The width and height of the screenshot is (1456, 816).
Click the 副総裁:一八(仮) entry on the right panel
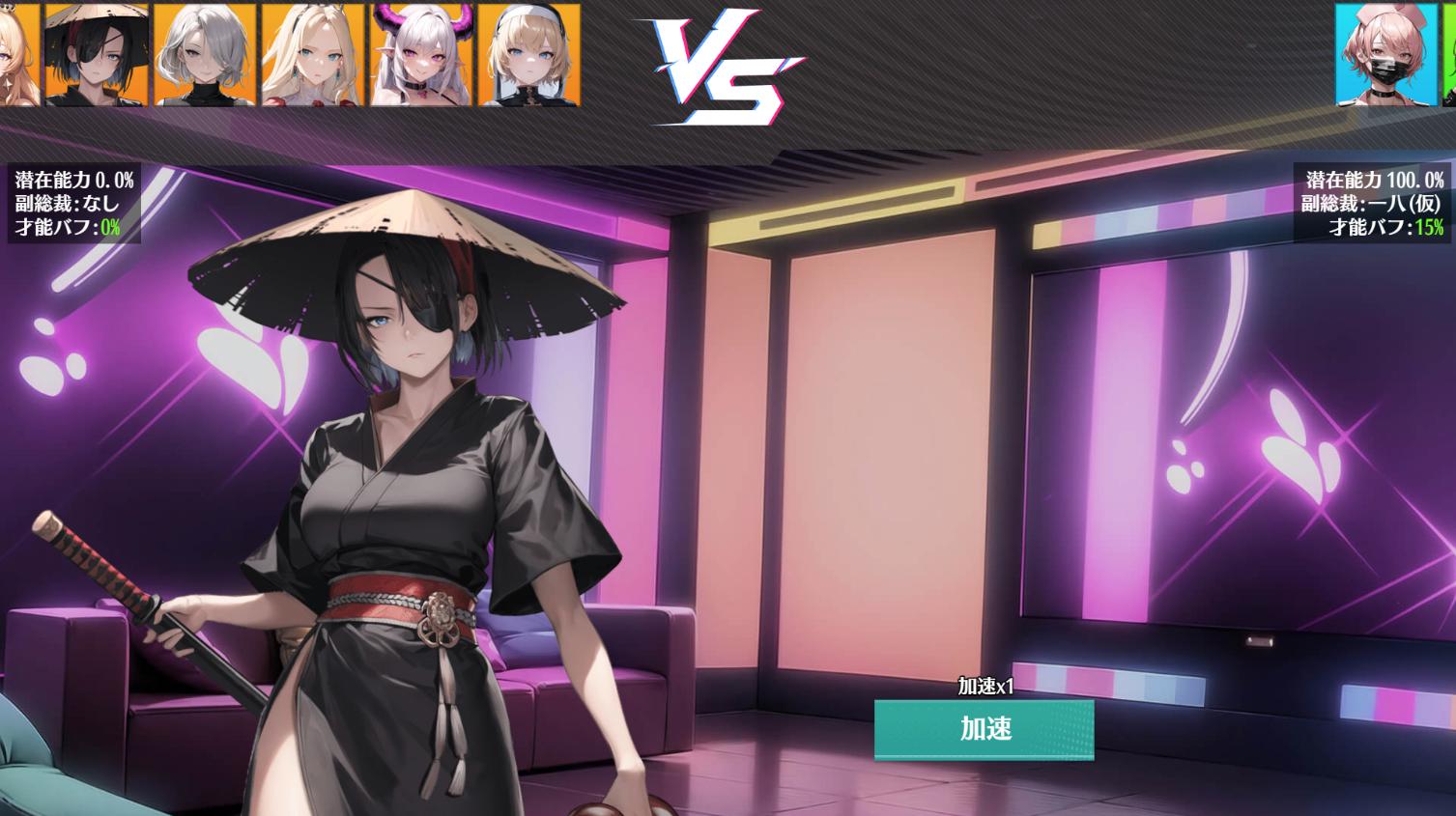pyautogui.click(x=1372, y=204)
